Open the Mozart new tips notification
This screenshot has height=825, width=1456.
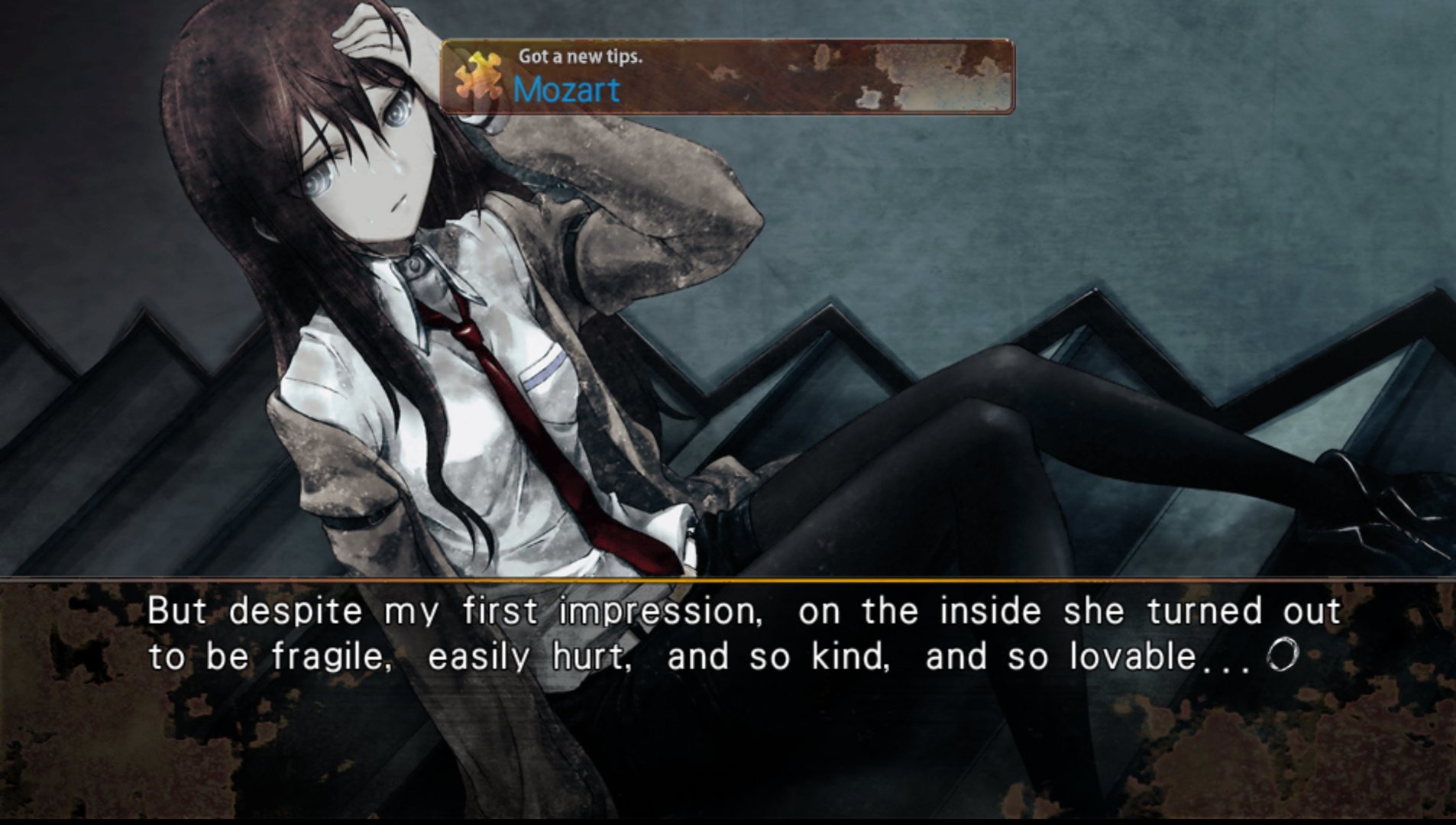point(726,77)
